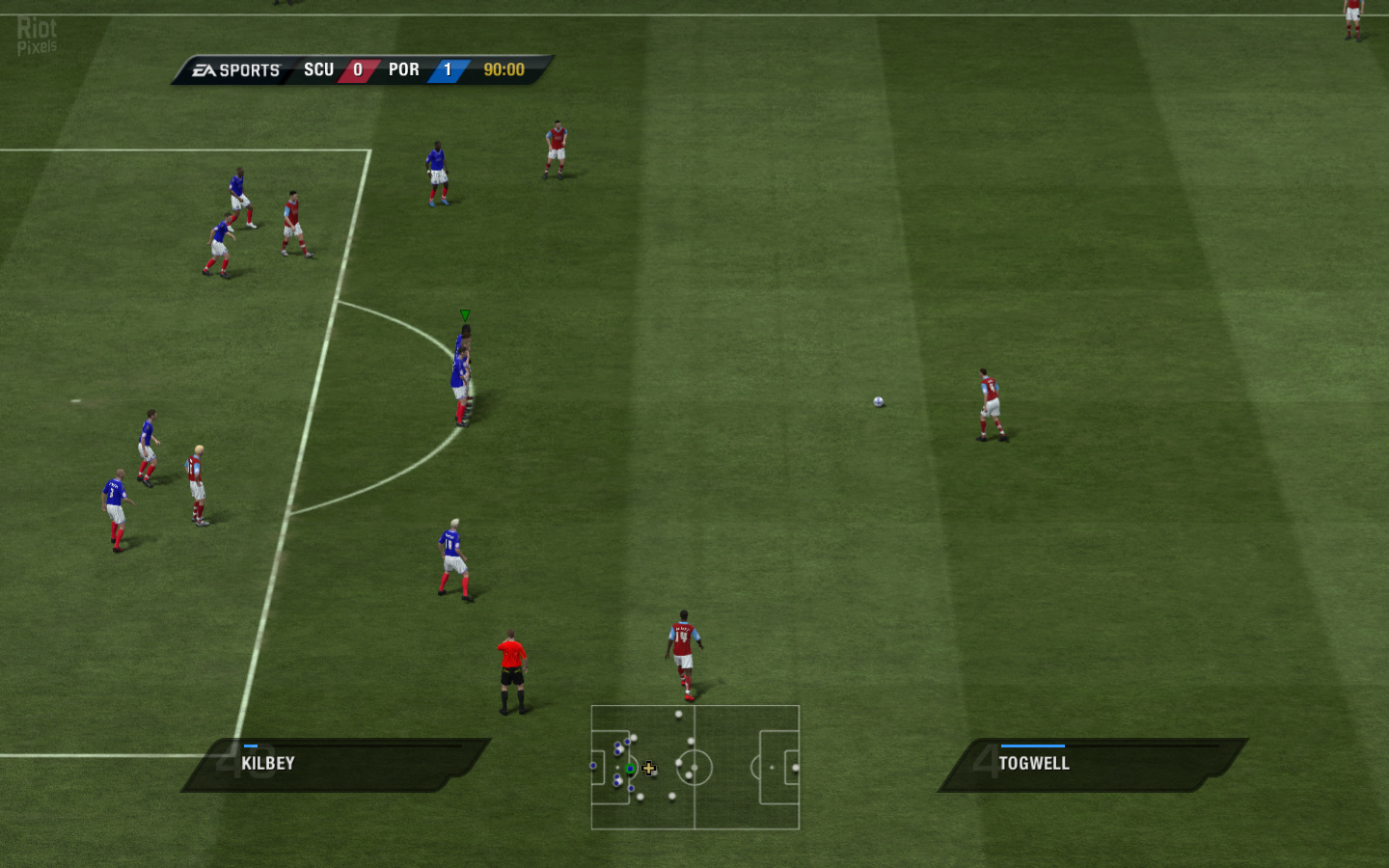The height and width of the screenshot is (868, 1389).
Task: Click the pitch radar minimap
Action: coord(694,767)
